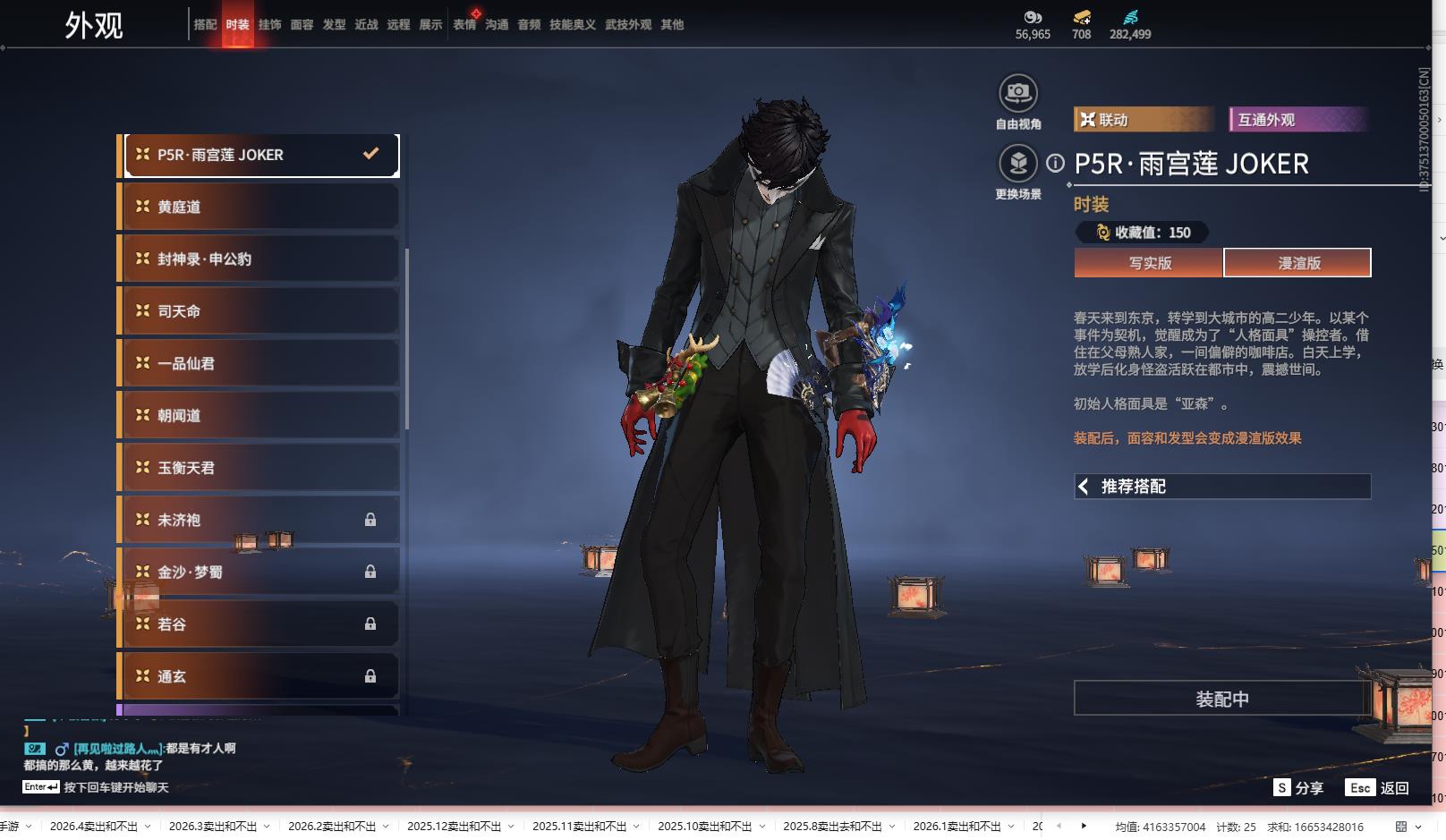Open the 2026.4卖出和不出 spreadsheet tab
Viewport: 1446px width, 840px height.
point(94,827)
